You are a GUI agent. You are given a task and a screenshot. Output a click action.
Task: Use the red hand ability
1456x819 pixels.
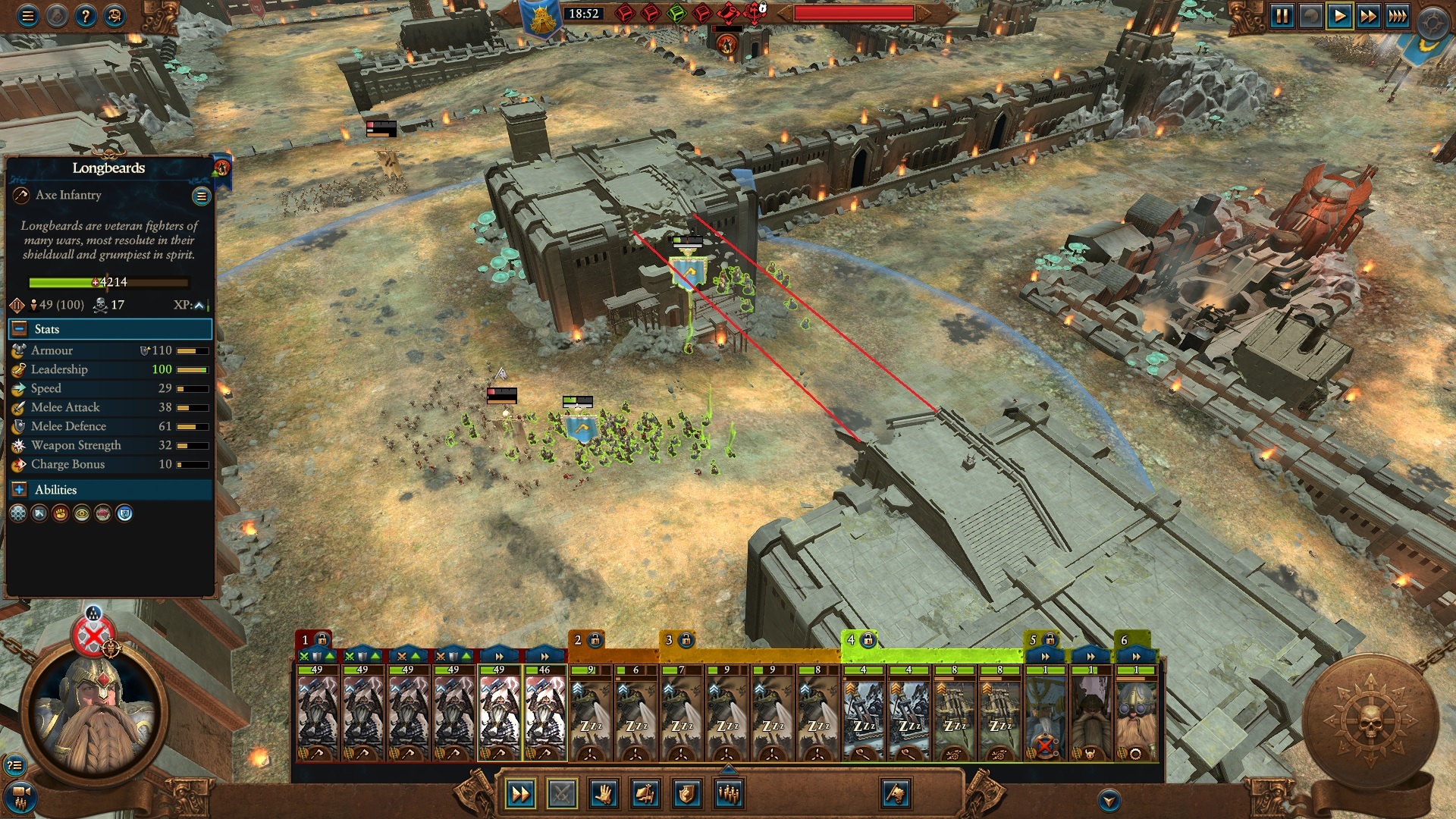coord(60,513)
